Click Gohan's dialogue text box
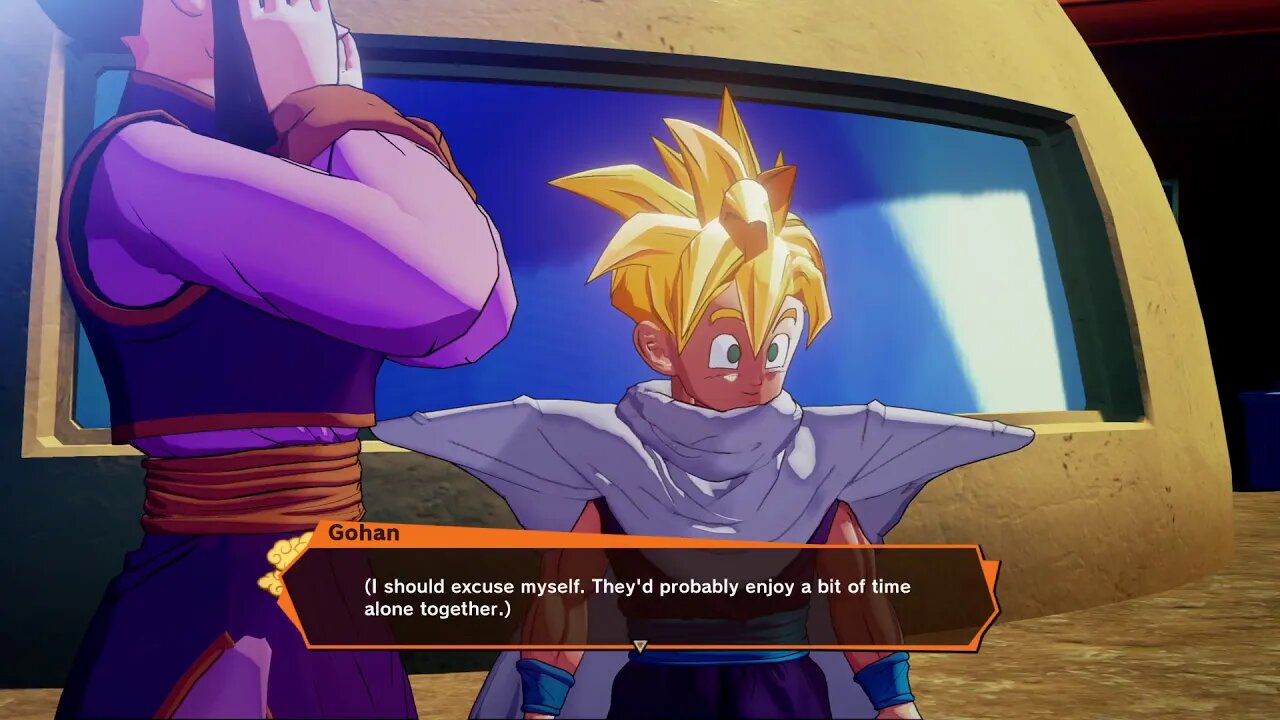 pyautogui.click(x=638, y=597)
